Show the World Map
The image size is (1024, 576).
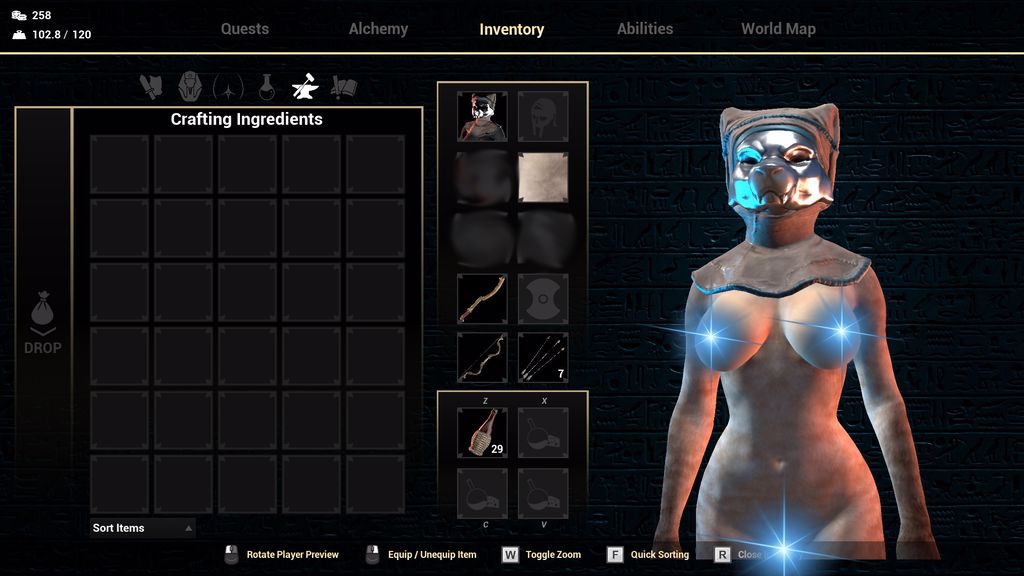778,29
